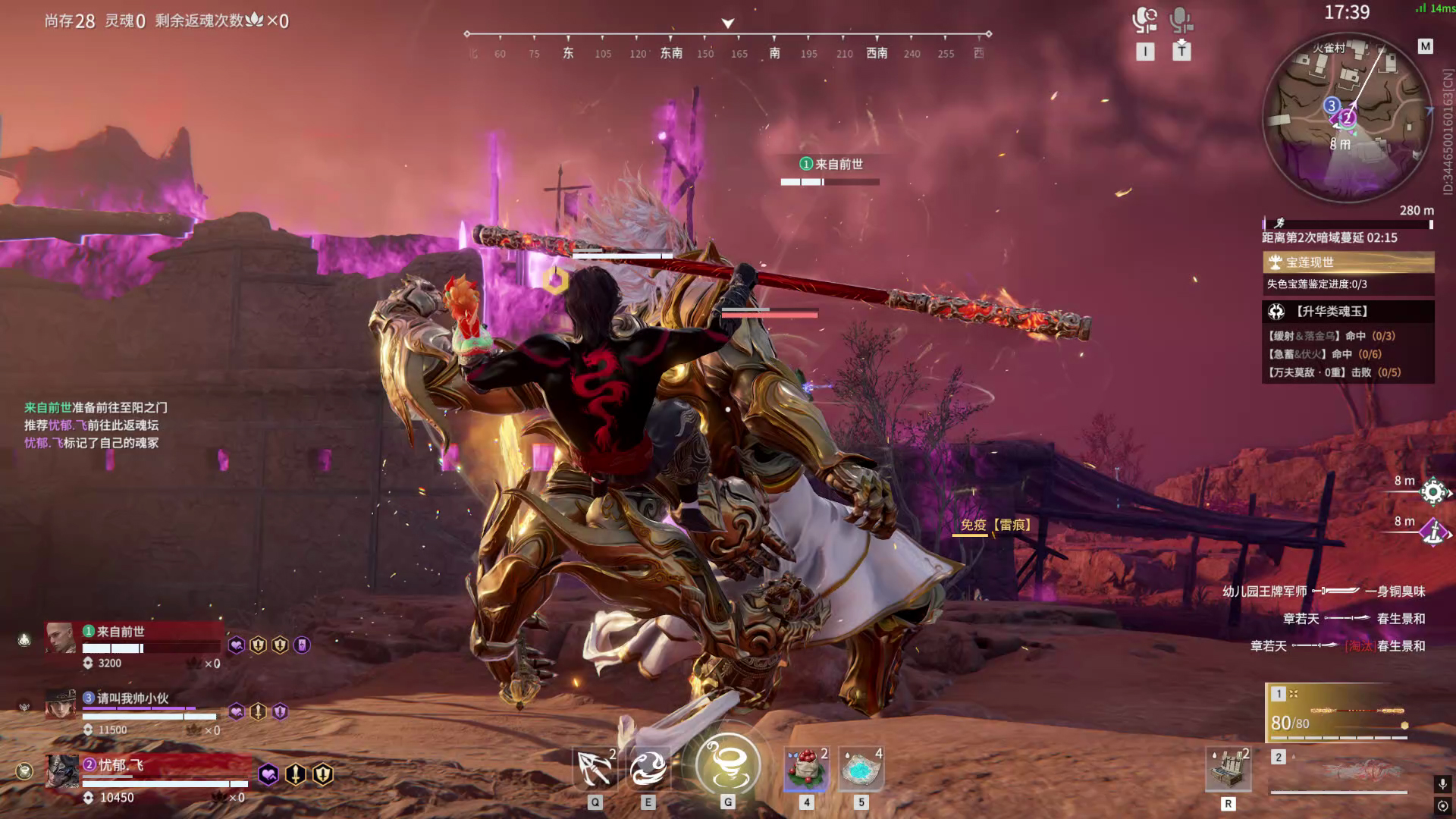The height and width of the screenshot is (819, 1456).
Task: Select the repair kit item slot
Action: [1228, 769]
